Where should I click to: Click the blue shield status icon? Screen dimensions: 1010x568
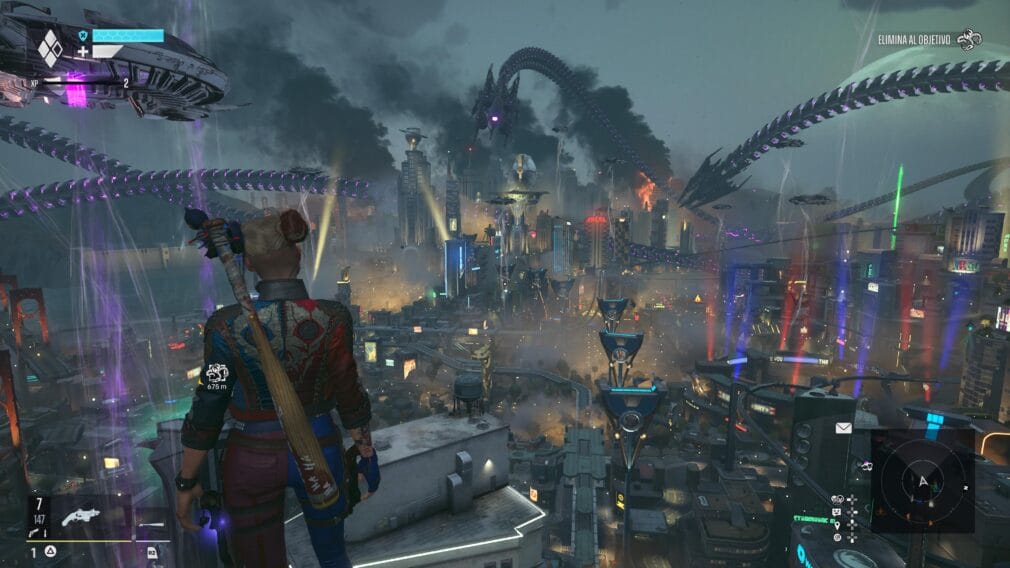pos(83,35)
